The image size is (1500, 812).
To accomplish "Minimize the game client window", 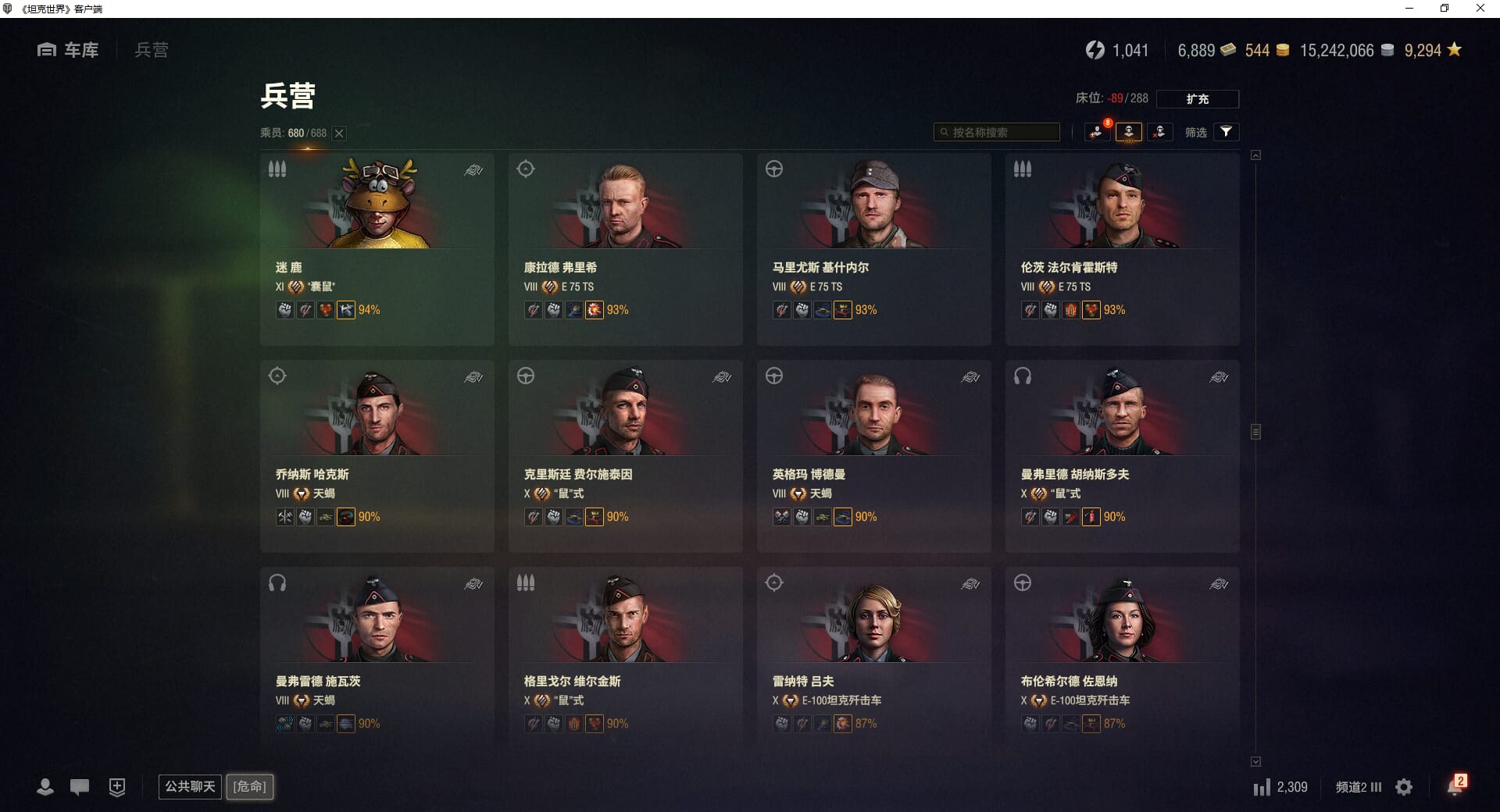I will tap(1409, 9).
